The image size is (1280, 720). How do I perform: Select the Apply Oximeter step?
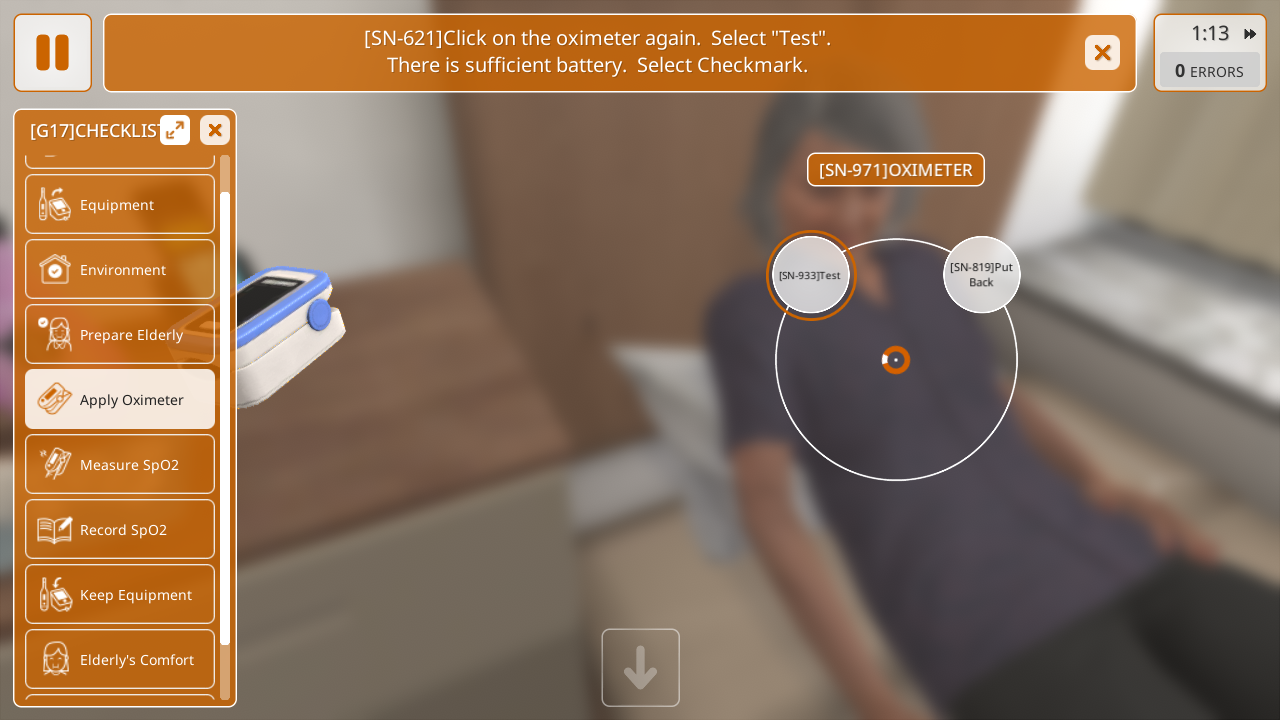coord(120,399)
